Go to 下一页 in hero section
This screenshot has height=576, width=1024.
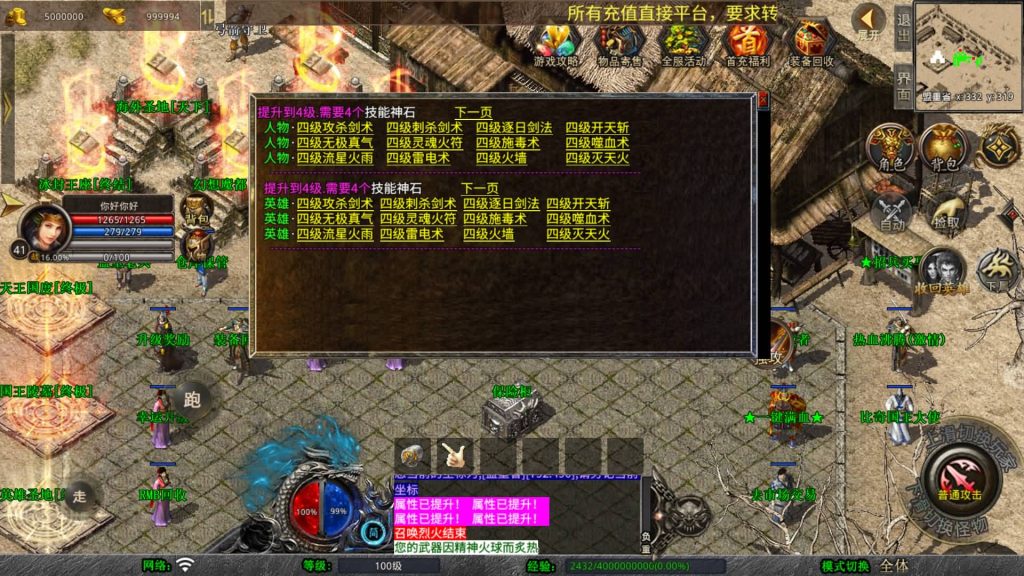pyautogui.click(x=479, y=188)
